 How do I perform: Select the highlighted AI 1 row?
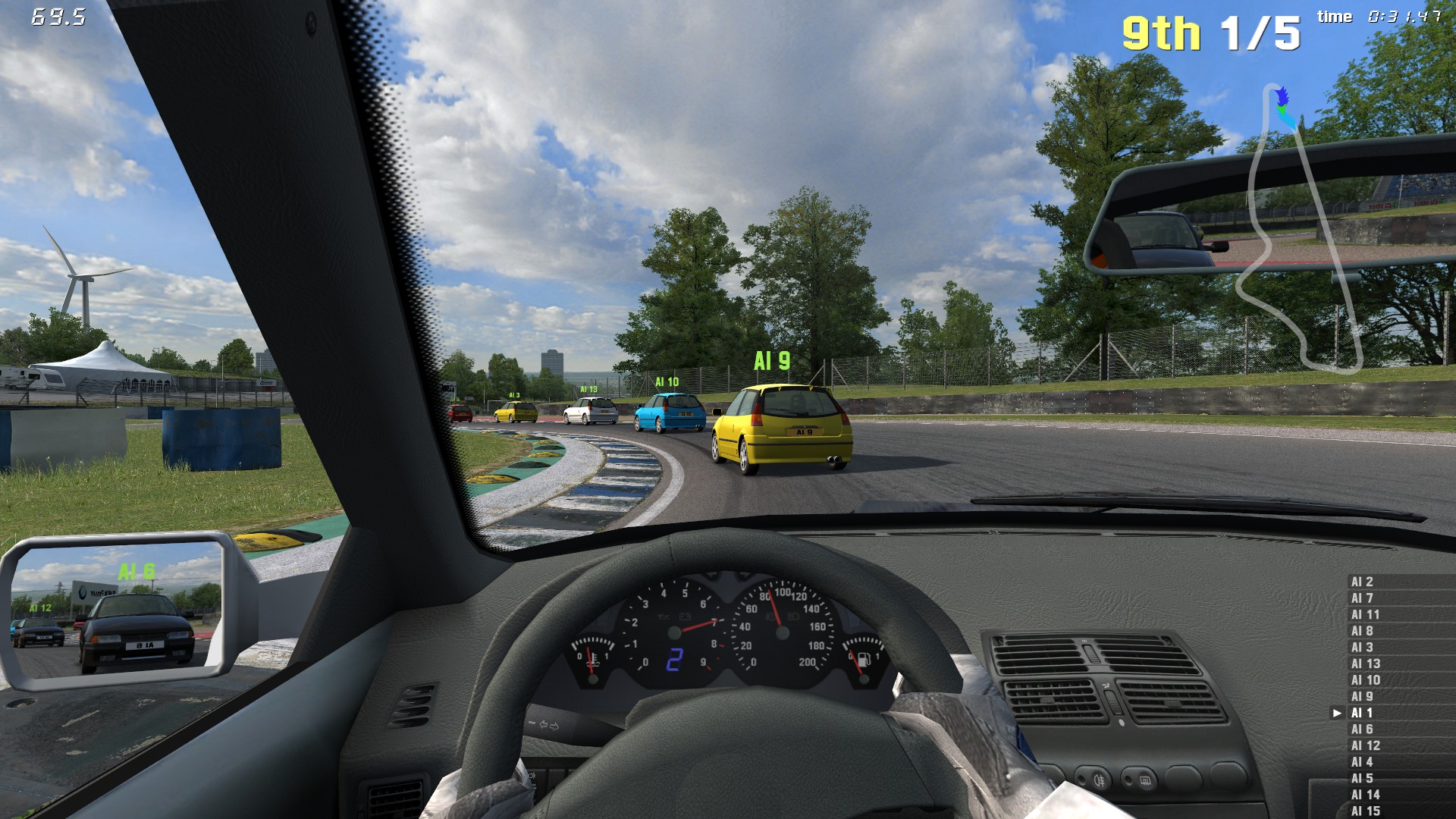coord(1363,713)
